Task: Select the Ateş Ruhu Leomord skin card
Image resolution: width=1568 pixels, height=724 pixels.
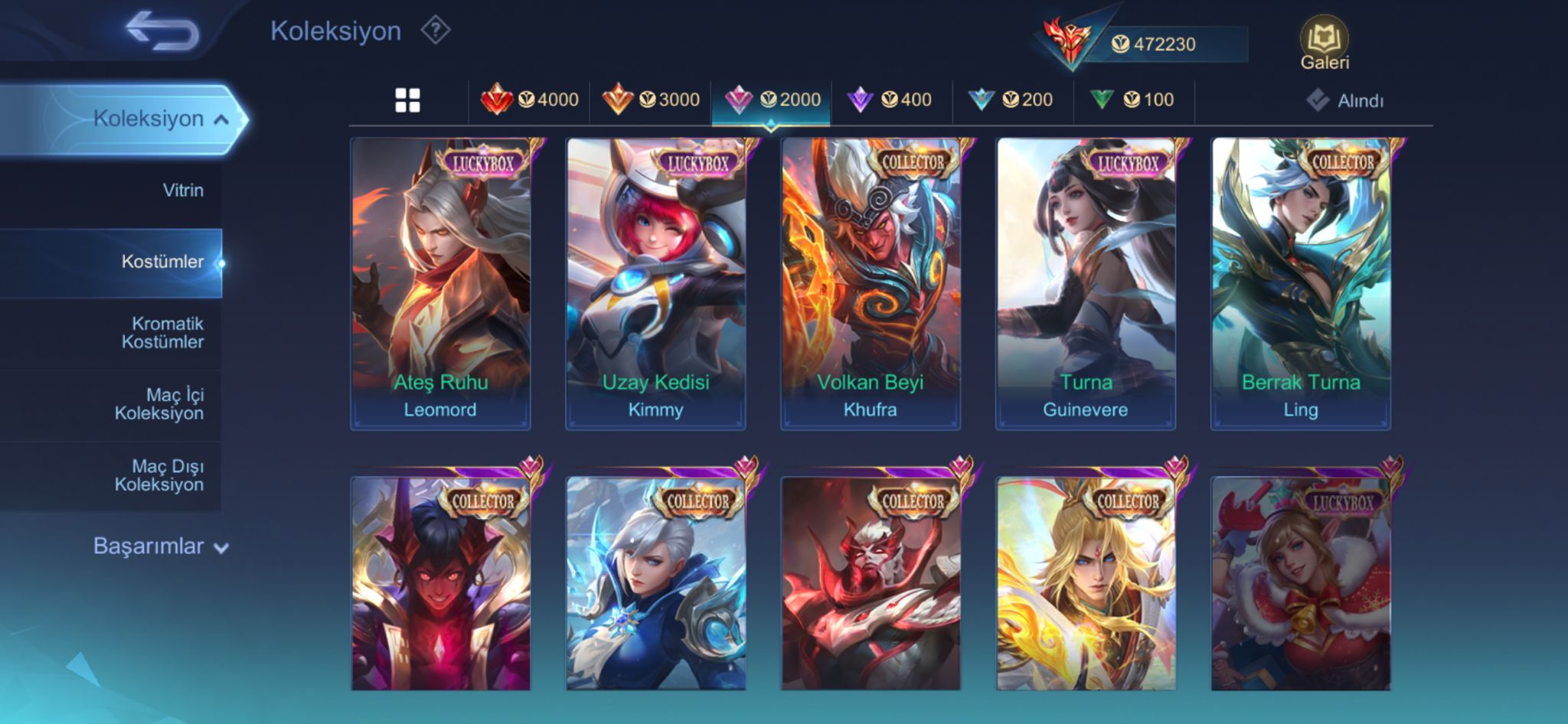Action: (440, 283)
